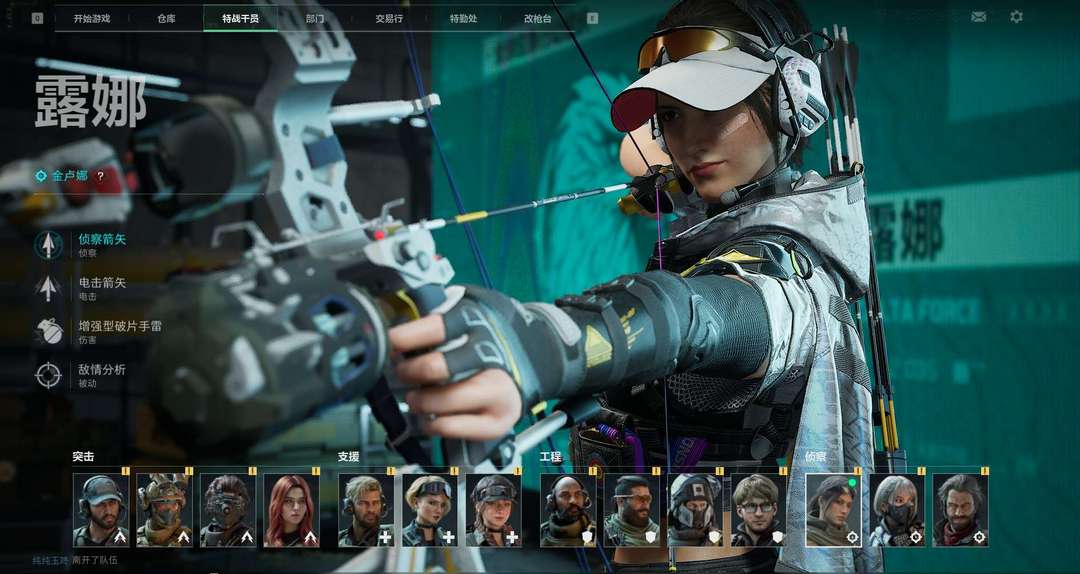Open settings via the gear icon
The width and height of the screenshot is (1080, 574).
coord(1016,17)
